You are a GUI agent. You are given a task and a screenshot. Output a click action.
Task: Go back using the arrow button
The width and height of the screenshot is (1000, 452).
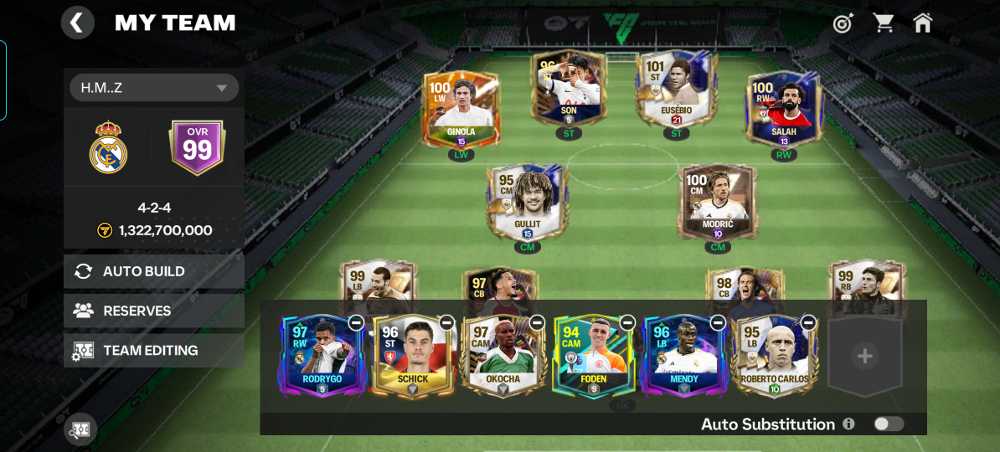(77, 22)
